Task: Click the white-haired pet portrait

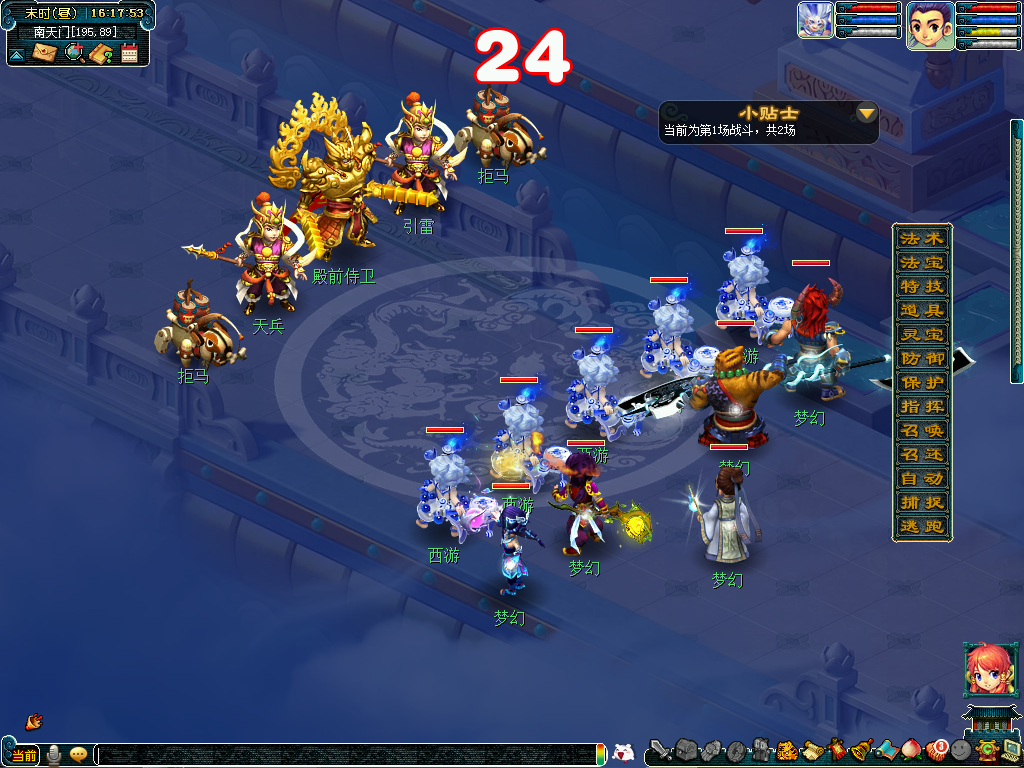Action: 815,21
